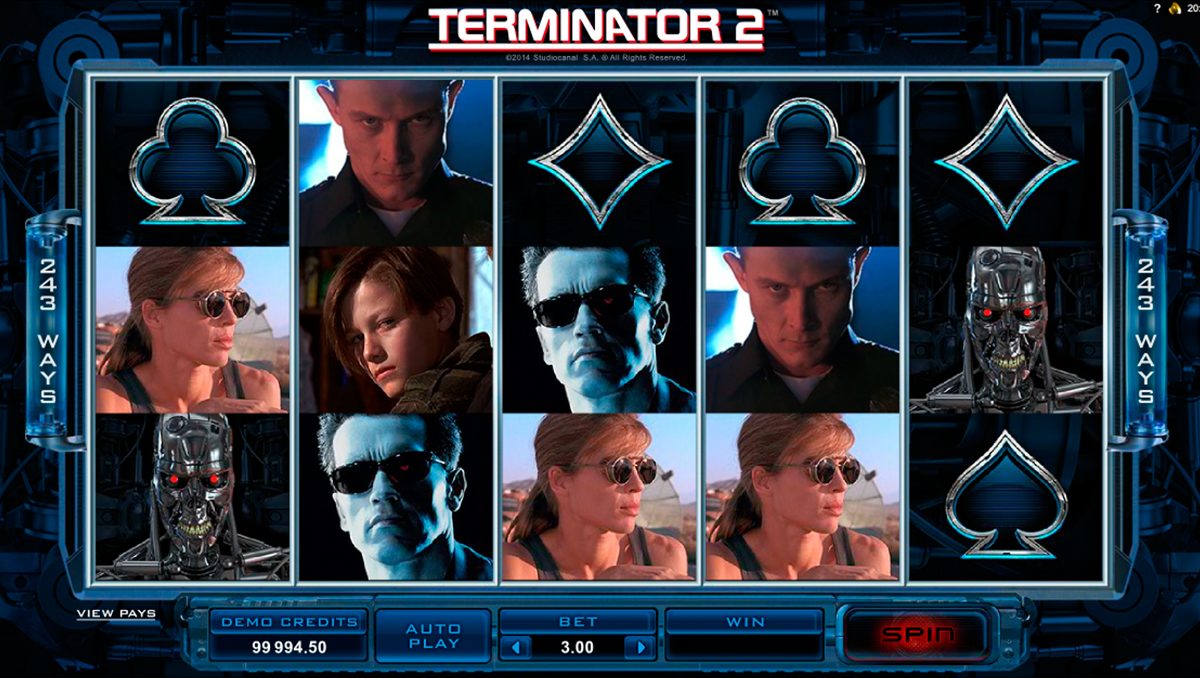Open help via the question mark icon
1200x678 pixels.
pos(1157,8)
